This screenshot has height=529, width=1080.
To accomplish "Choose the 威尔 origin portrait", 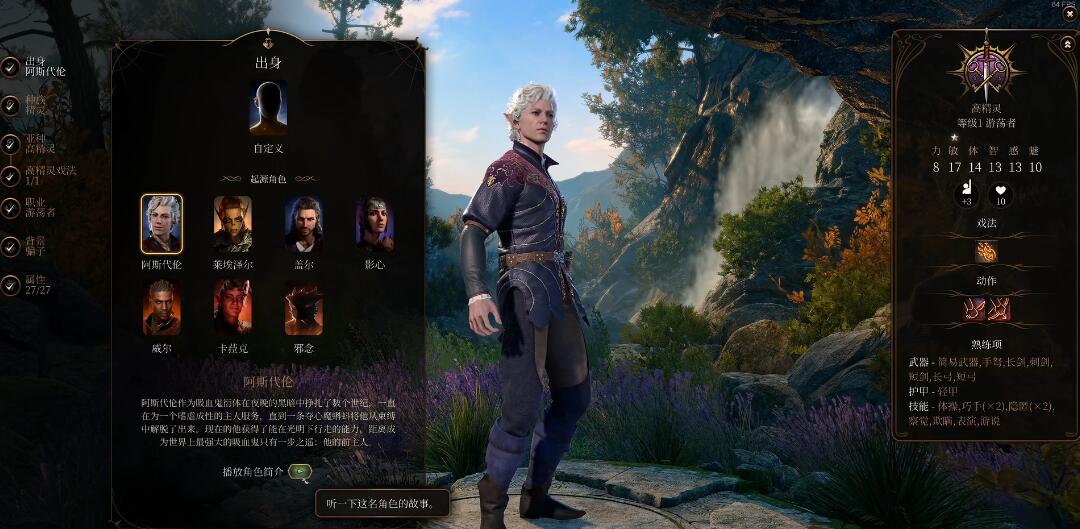I will 161,308.
